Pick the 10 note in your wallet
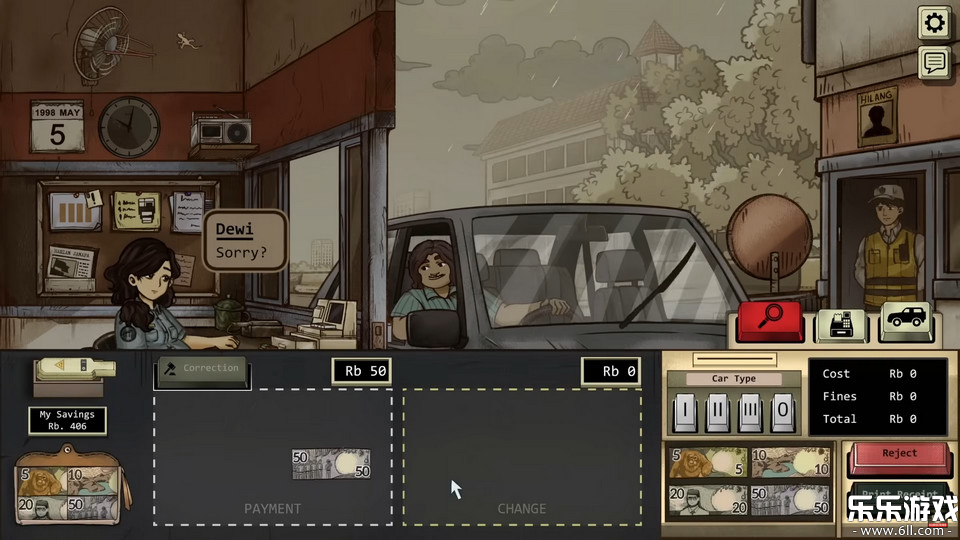The height and width of the screenshot is (540, 960). [x=88, y=479]
